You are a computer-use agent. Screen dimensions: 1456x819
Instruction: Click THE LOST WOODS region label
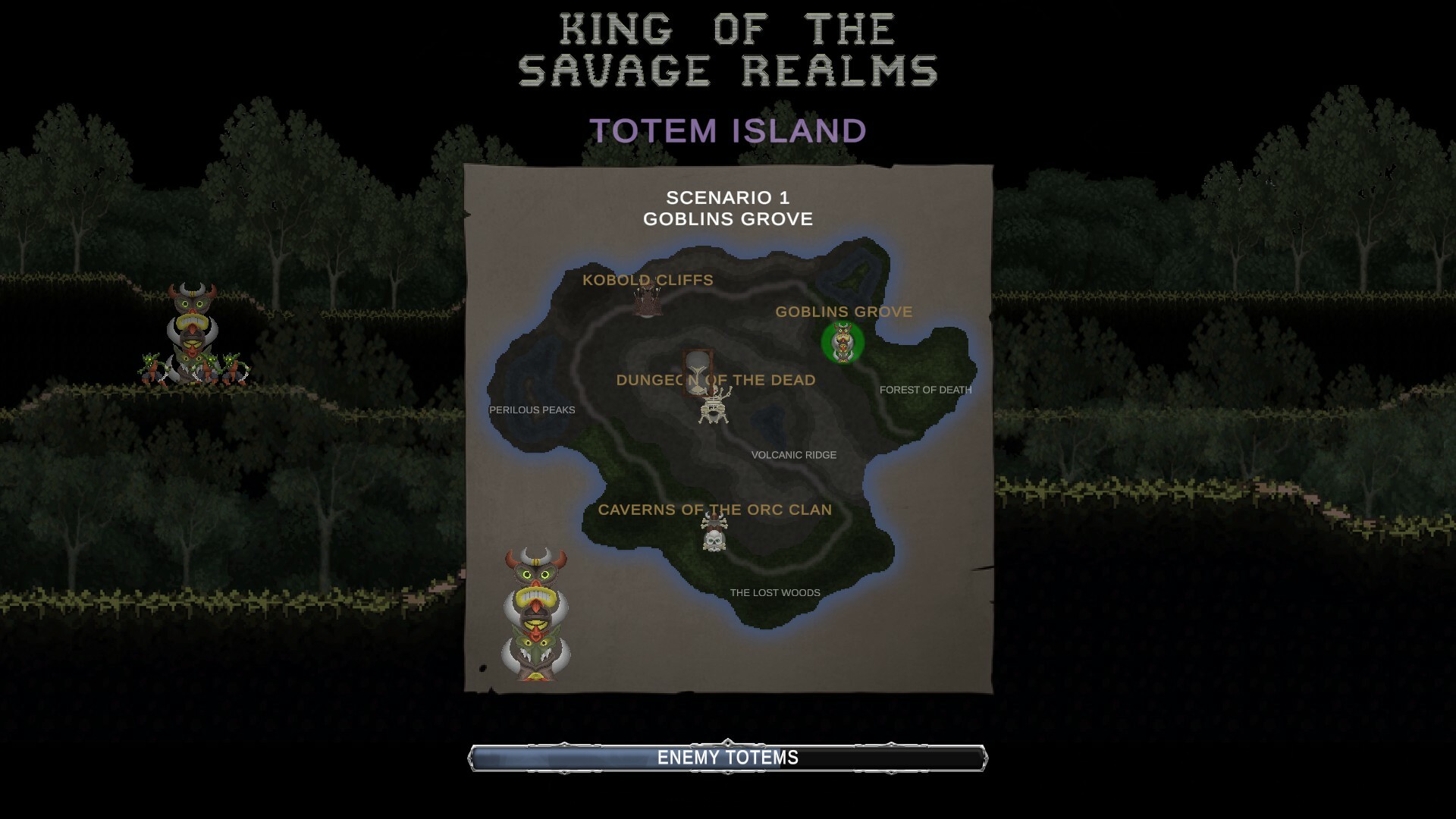pos(774,593)
